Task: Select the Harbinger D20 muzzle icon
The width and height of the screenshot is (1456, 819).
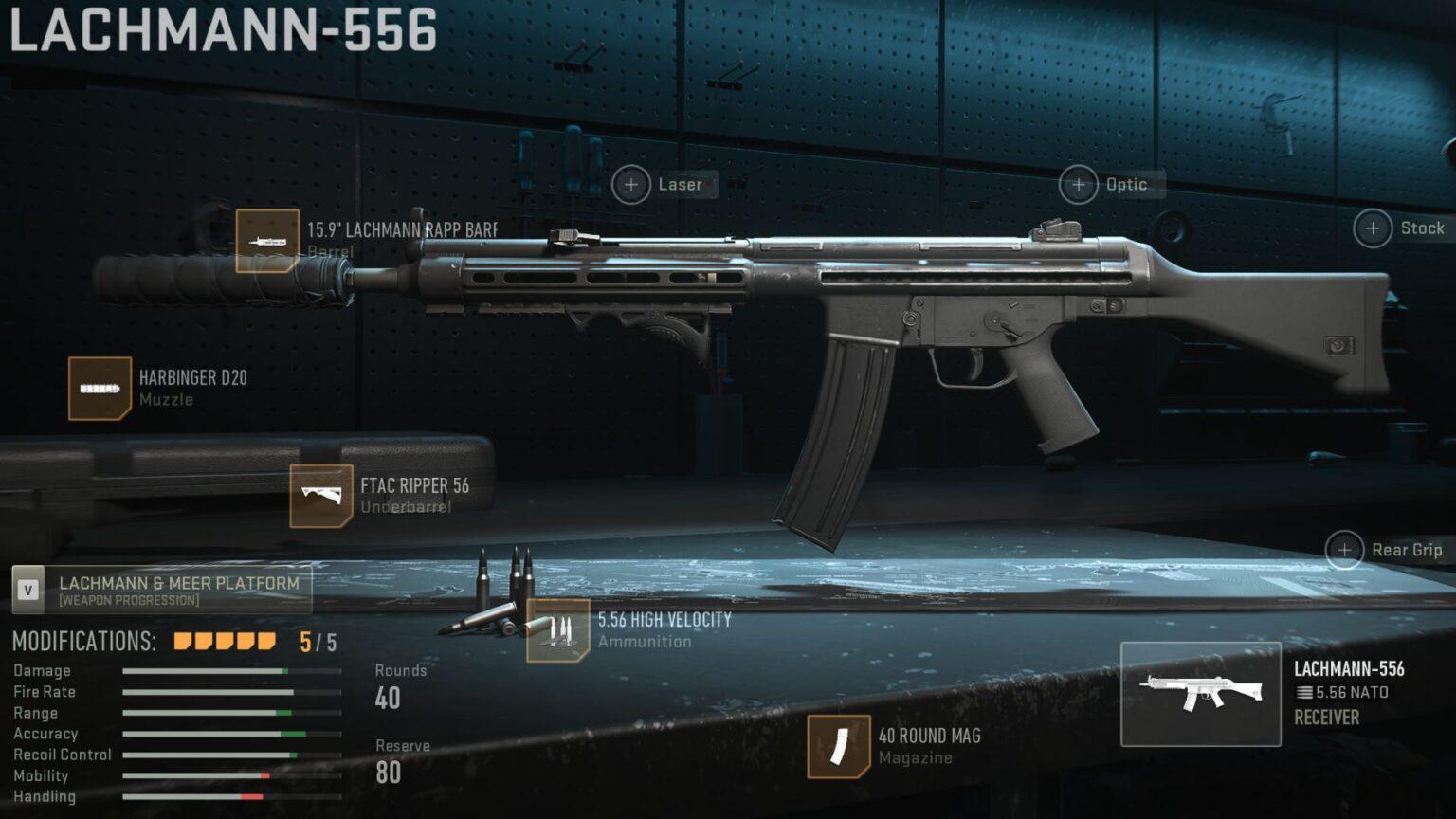Action: click(x=99, y=388)
